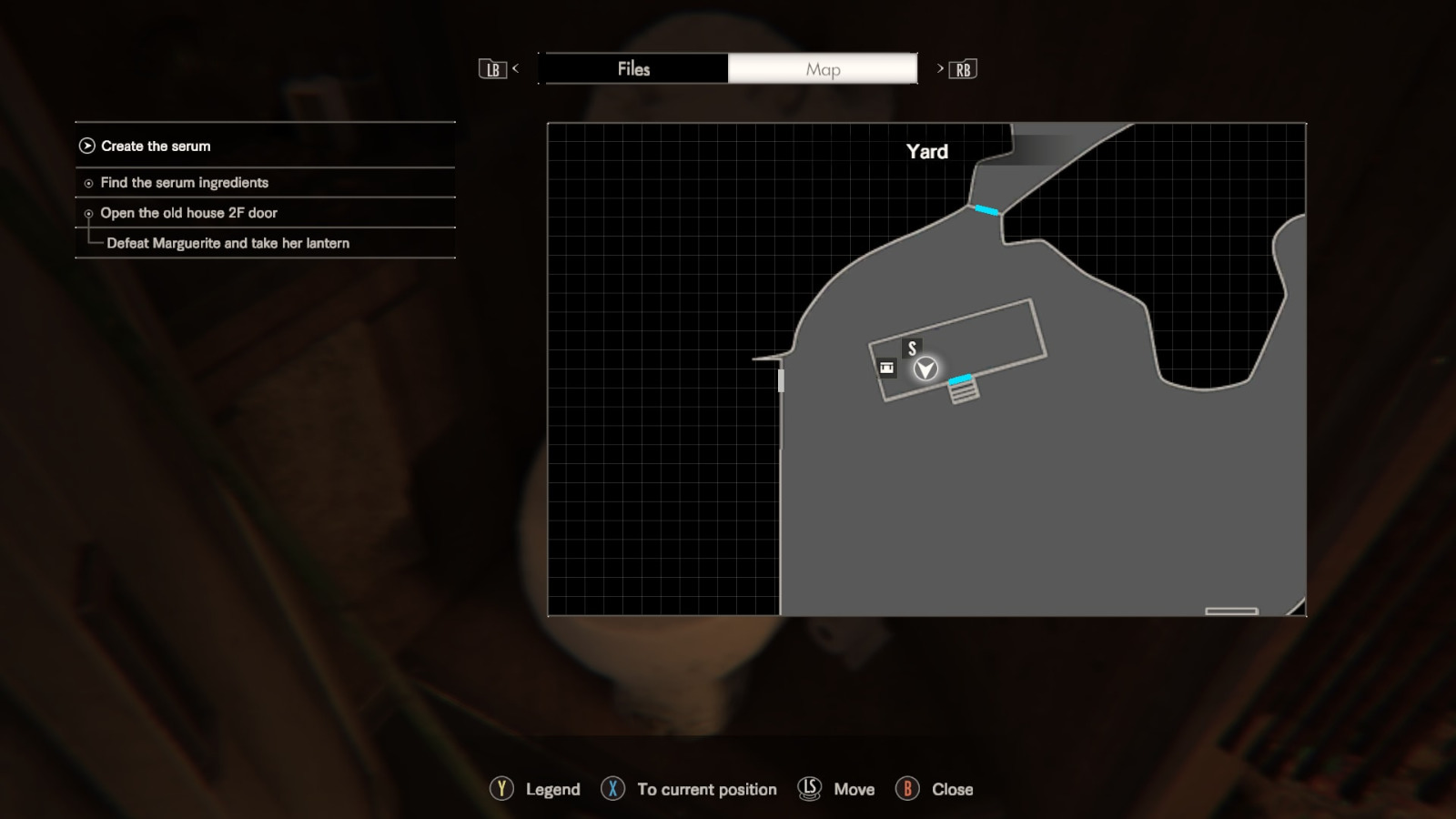Choose 'Find the serum ingredients' objective
The image size is (1456, 819).
(x=184, y=183)
